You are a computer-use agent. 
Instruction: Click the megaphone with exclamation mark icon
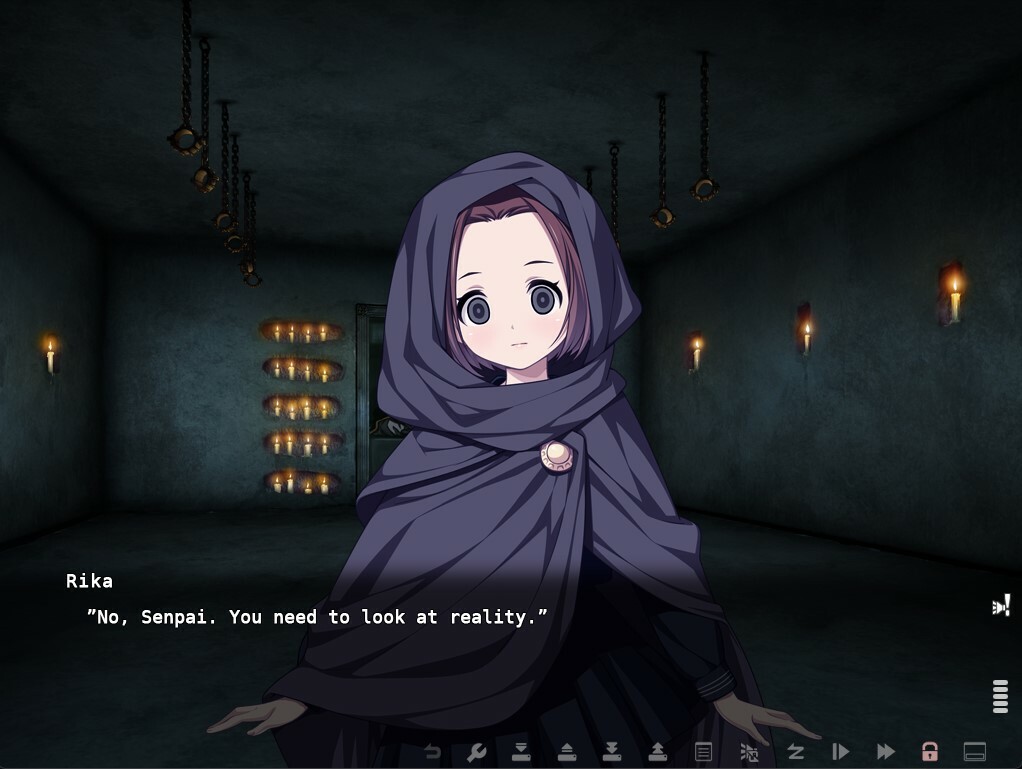click(x=1001, y=606)
